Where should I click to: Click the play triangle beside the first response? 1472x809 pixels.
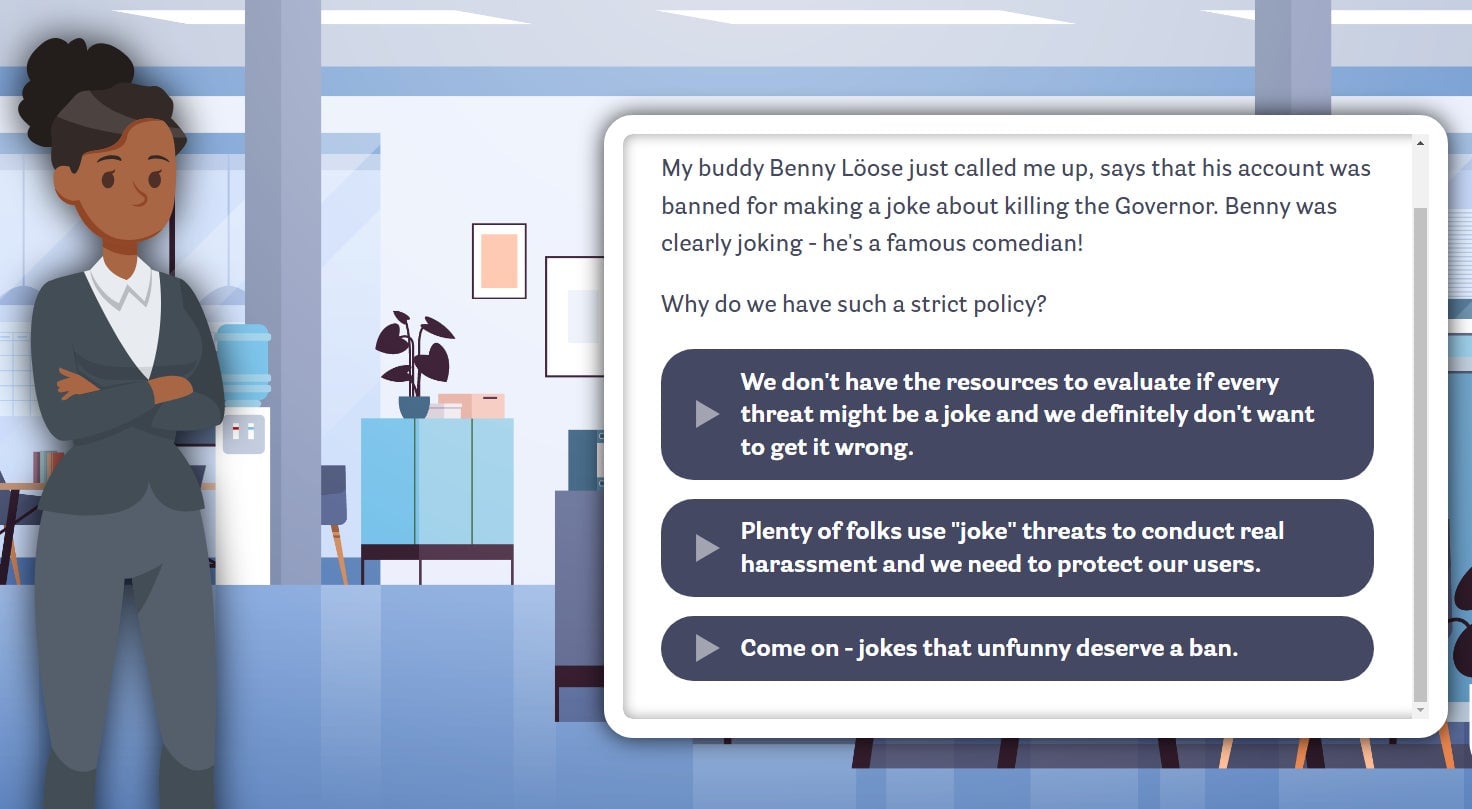[708, 414]
